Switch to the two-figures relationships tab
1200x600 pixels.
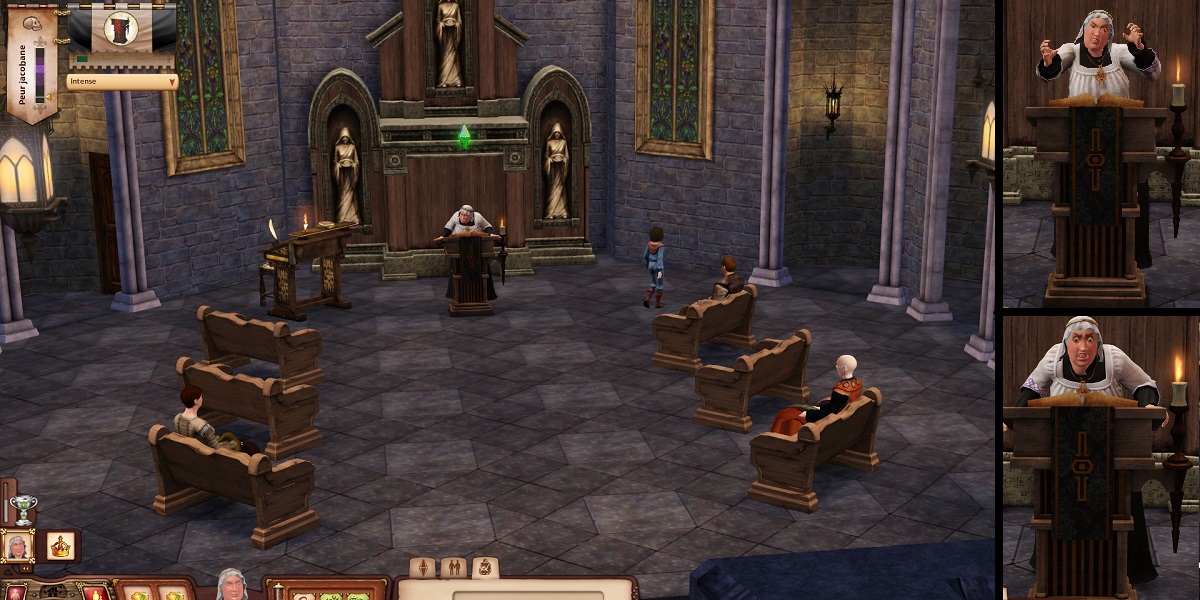(454, 568)
